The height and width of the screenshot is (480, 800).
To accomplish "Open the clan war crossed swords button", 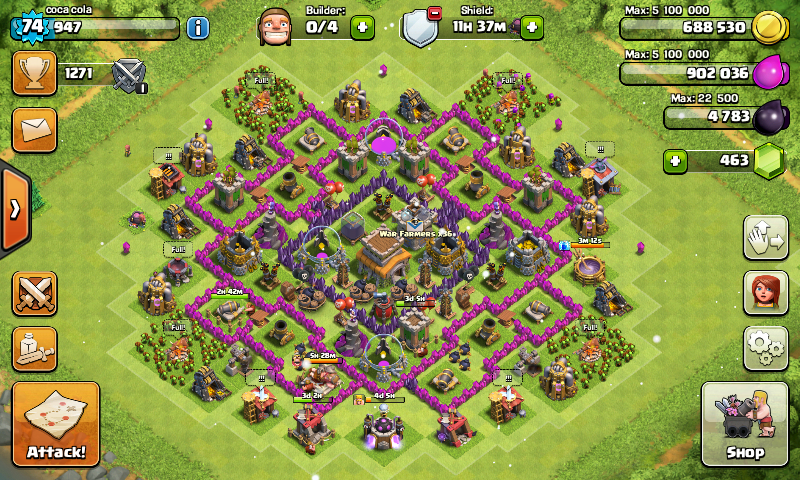I will point(34,293).
